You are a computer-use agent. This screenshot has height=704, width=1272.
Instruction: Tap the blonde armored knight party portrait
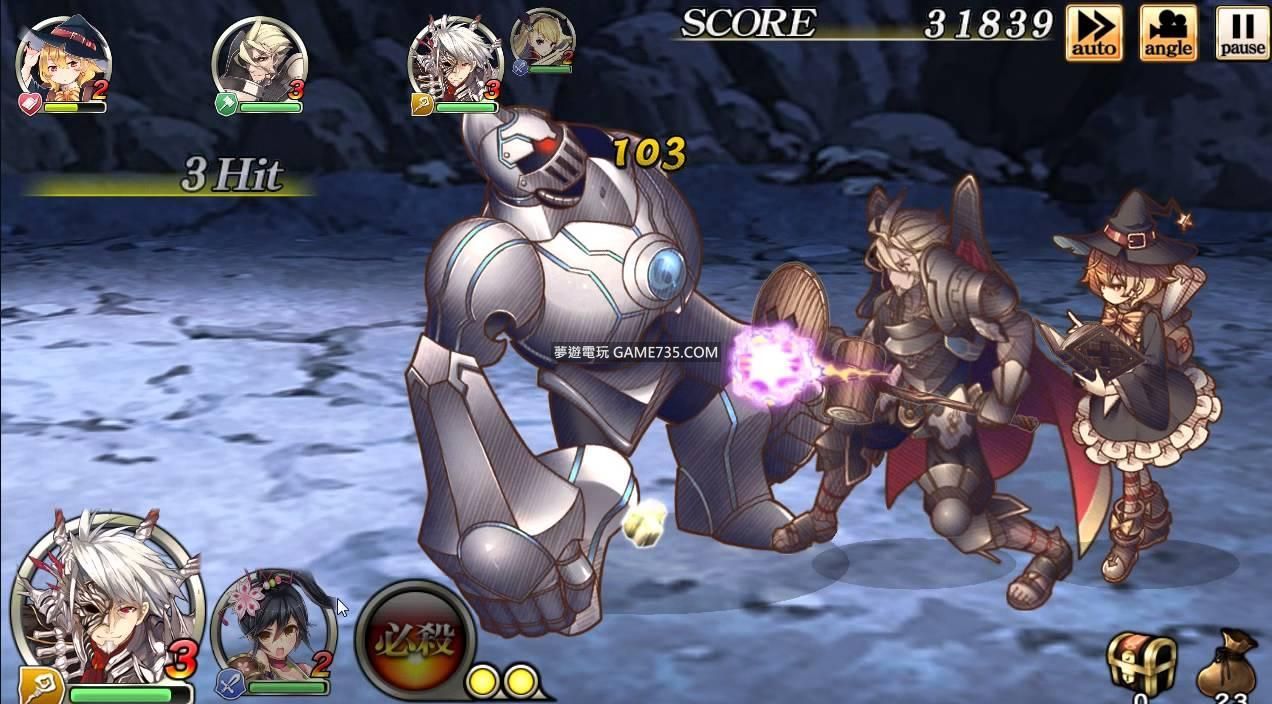pos(258,62)
